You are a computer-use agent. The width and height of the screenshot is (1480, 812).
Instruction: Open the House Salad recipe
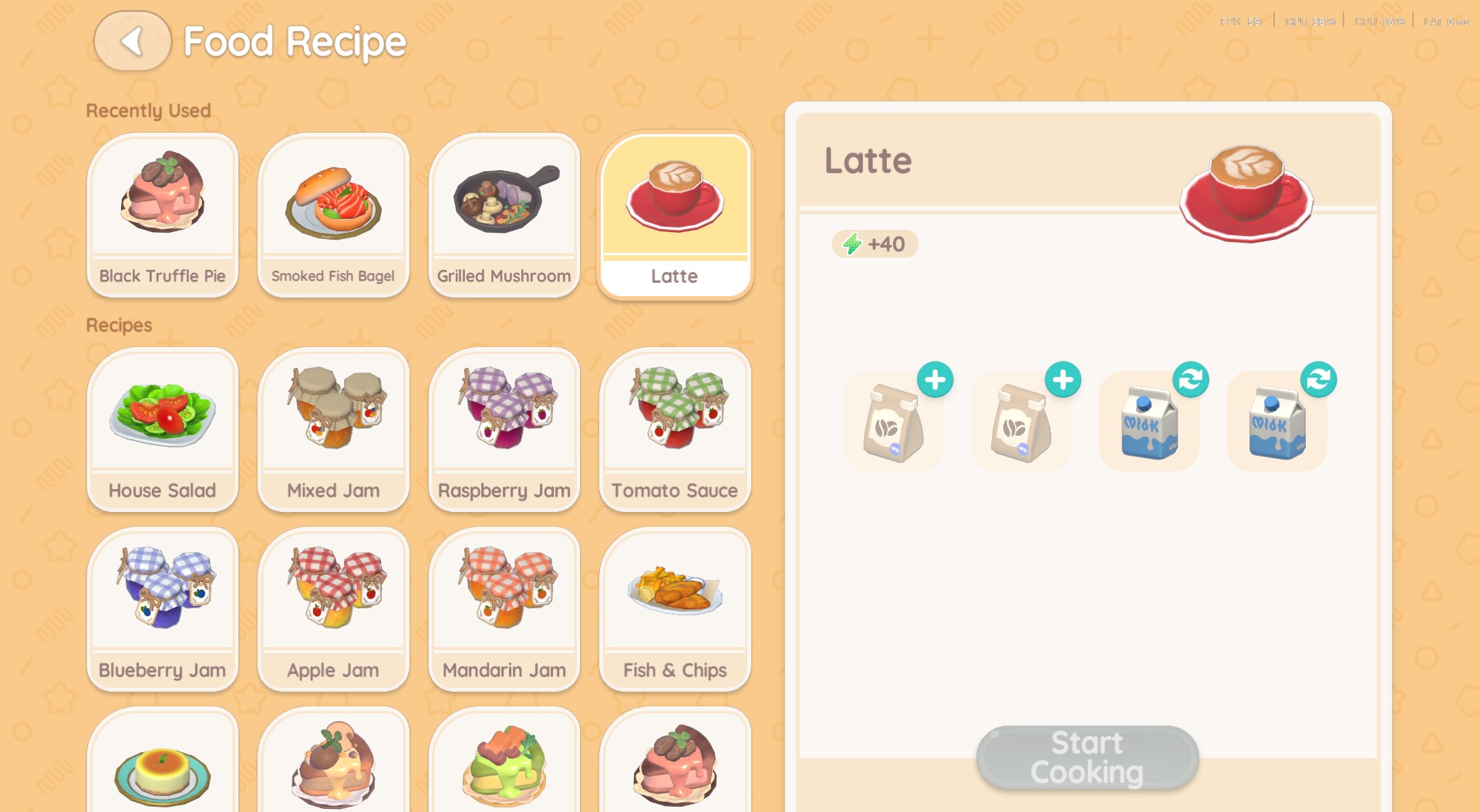pos(162,429)
